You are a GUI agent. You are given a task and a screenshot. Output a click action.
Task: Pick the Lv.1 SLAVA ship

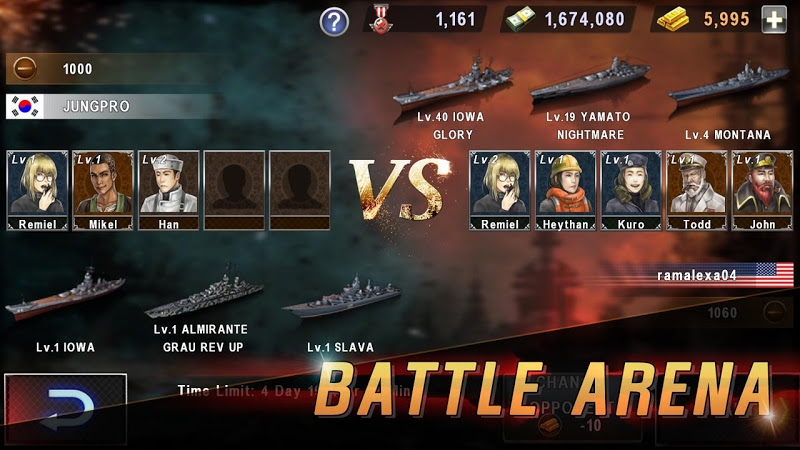[x=340, y=300]
